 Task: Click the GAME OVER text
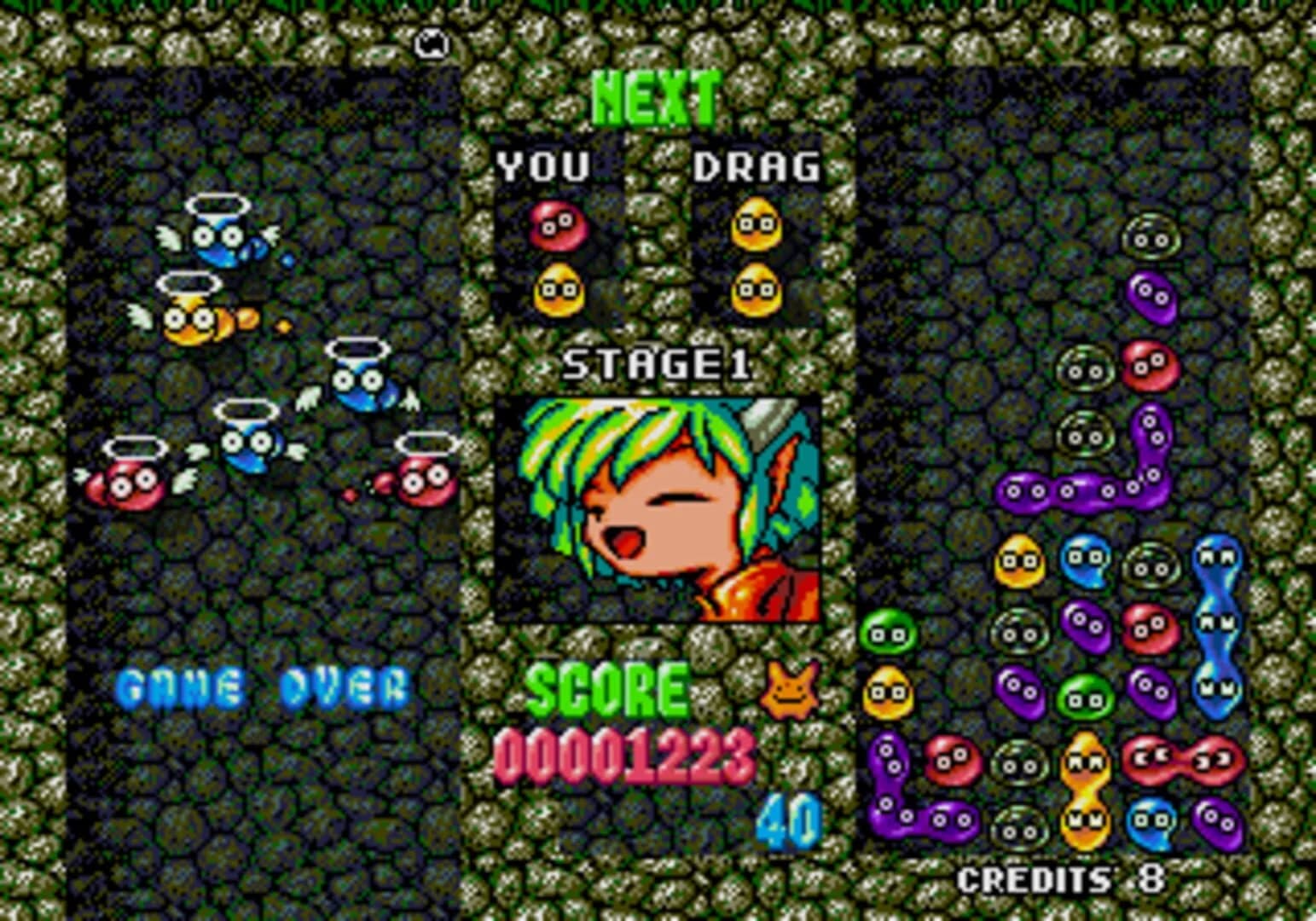264,684
